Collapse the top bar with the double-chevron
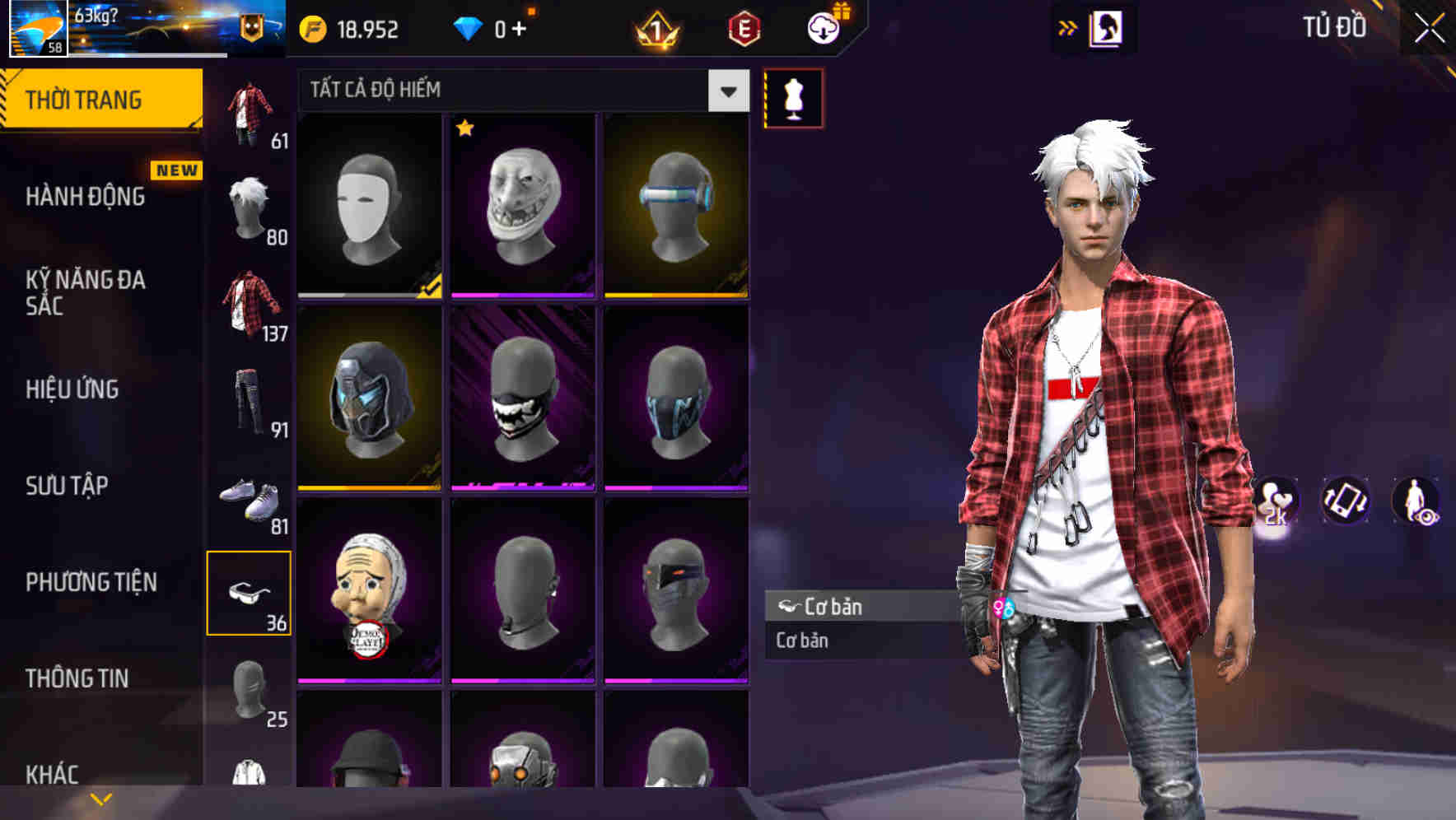This screenshot has height=820, width=1456. click(x=1067, y=27)
